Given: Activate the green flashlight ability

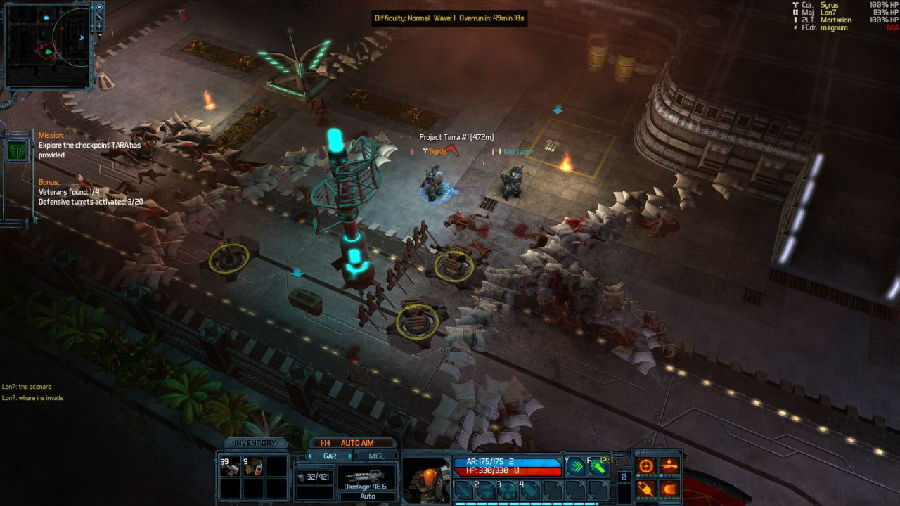Looking at the screenshot, I should pos(600,465).
